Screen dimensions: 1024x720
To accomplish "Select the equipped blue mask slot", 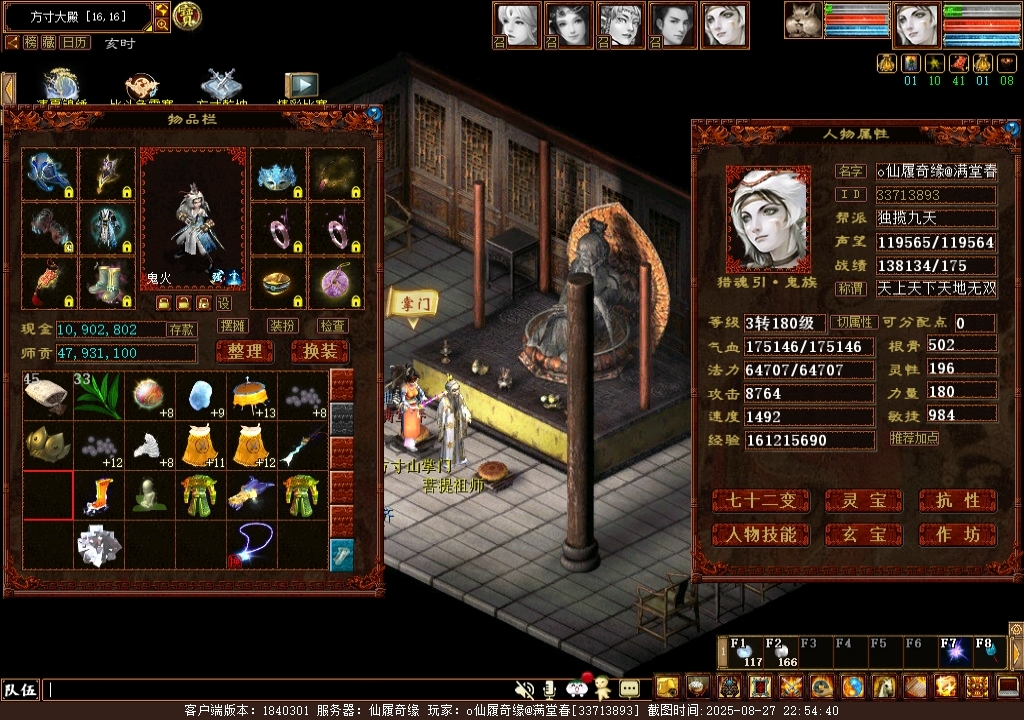I will 277,176.
